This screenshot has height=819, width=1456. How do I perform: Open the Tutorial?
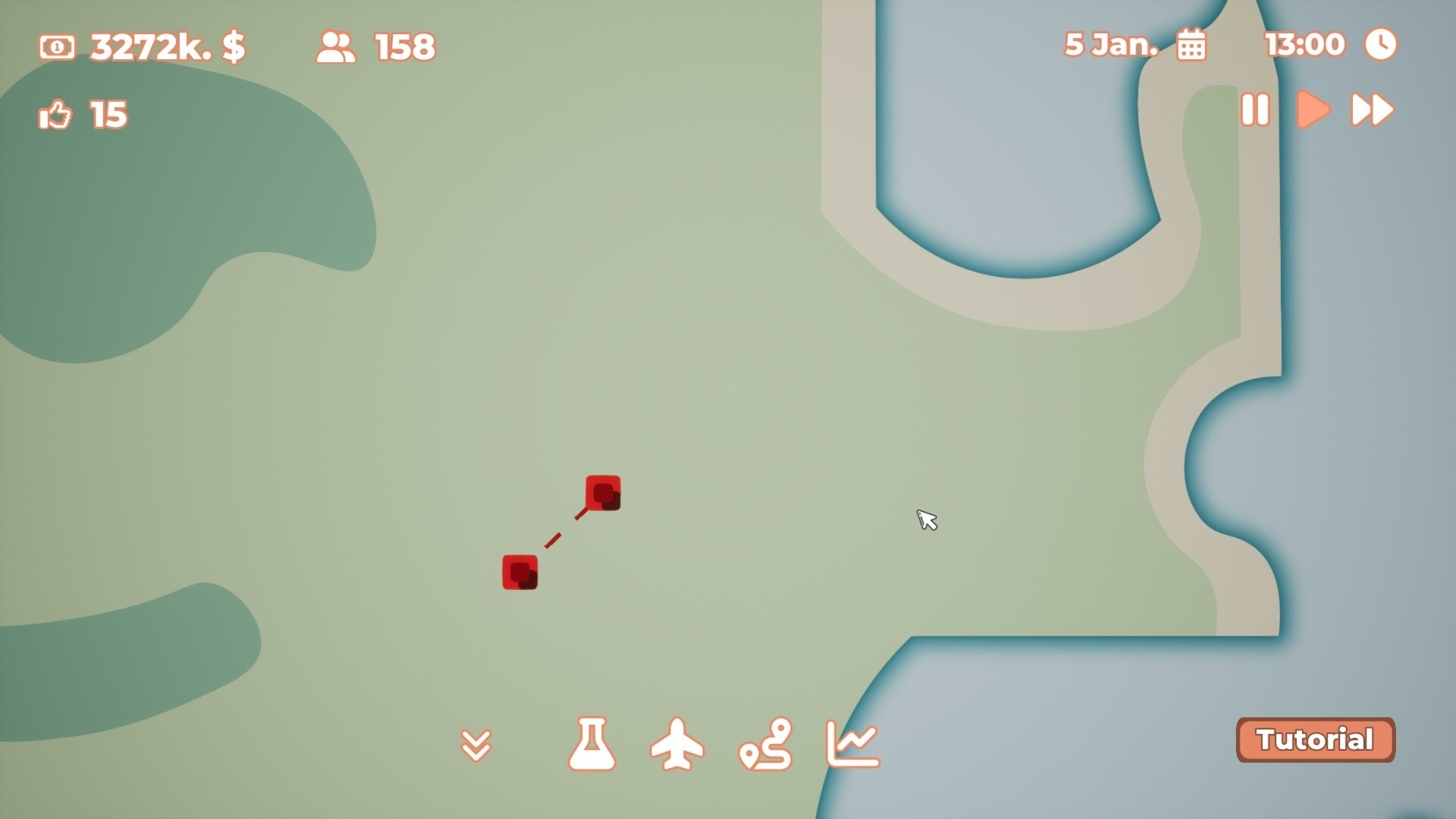(1316, 739)
